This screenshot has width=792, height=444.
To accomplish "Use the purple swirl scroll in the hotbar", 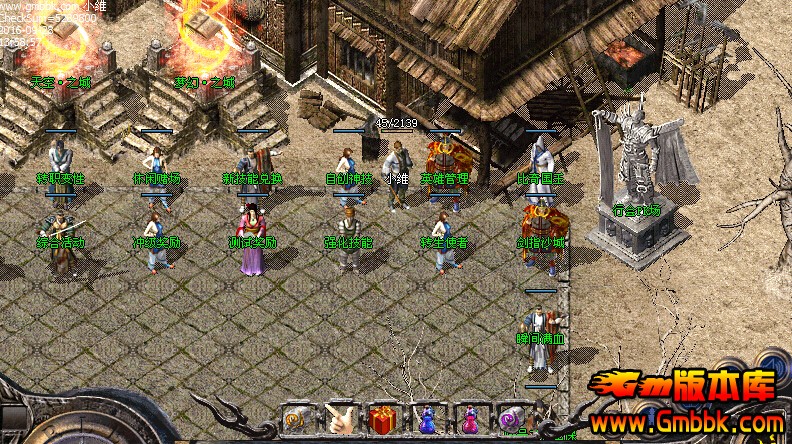I will (x=512, y=419).
